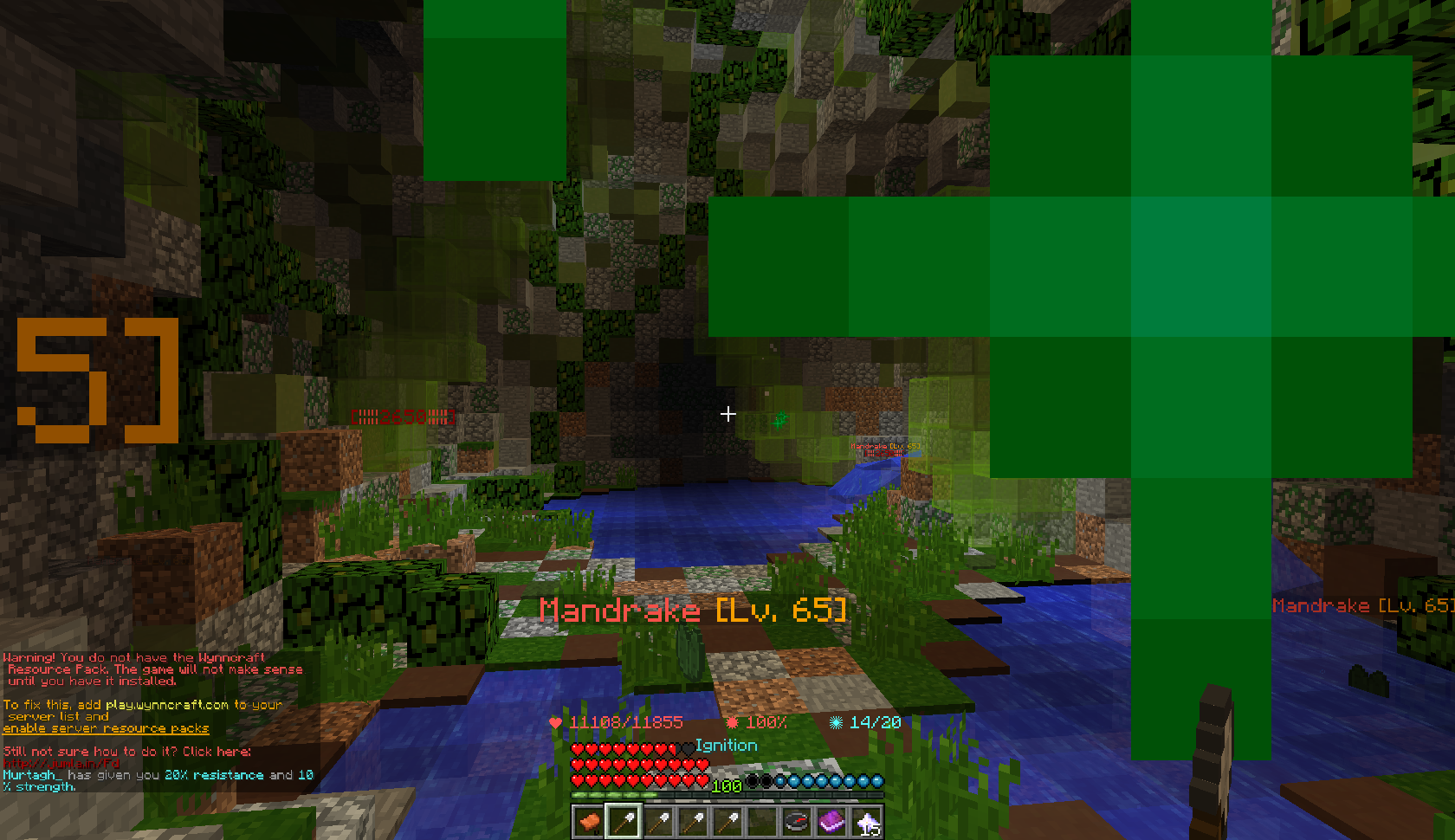Click the sun icon next to 100%
The image size is (1455, 840).
(x=733, y=722)
